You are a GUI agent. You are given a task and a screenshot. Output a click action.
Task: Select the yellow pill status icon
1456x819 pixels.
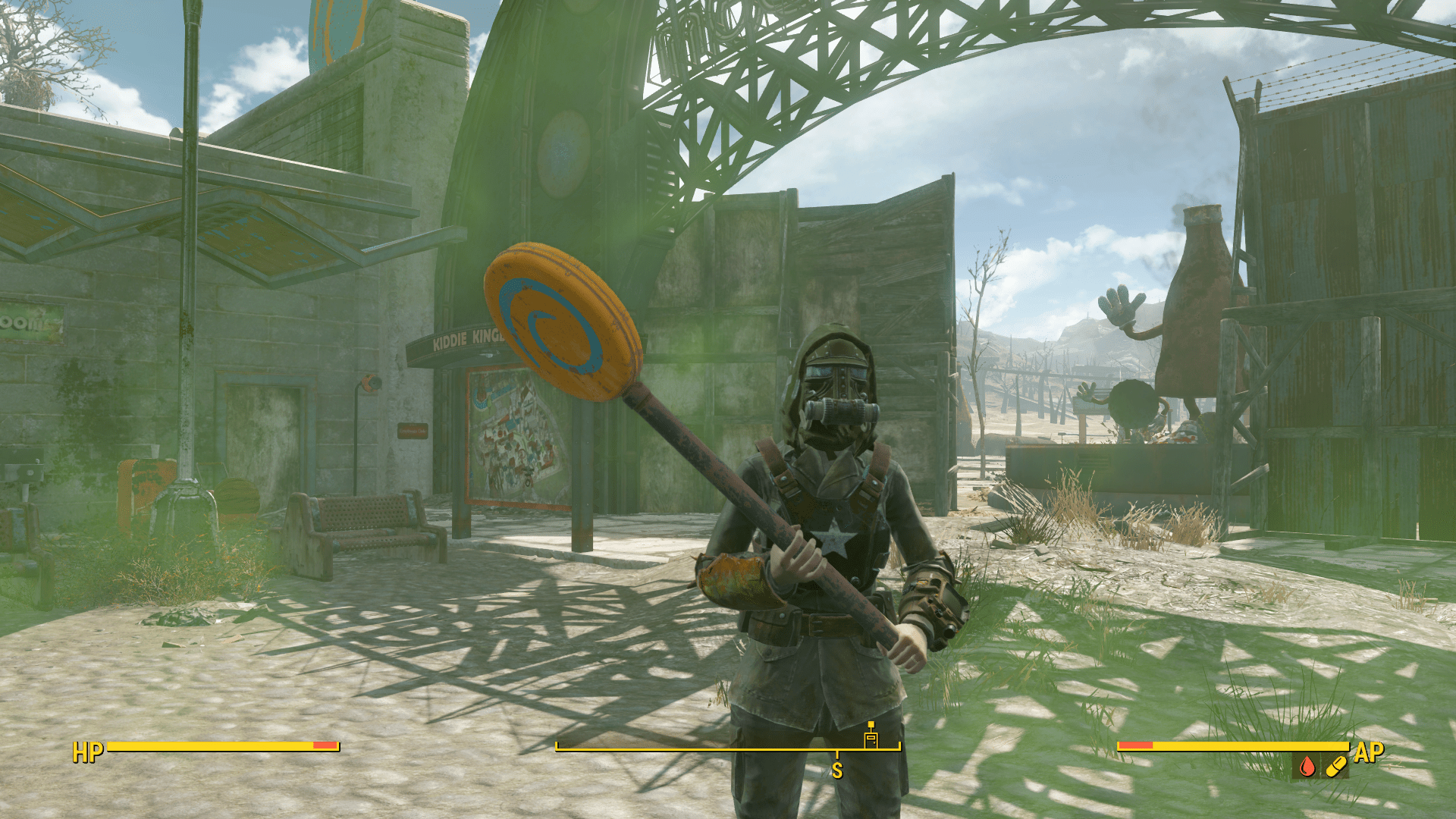coord(1335,767)
